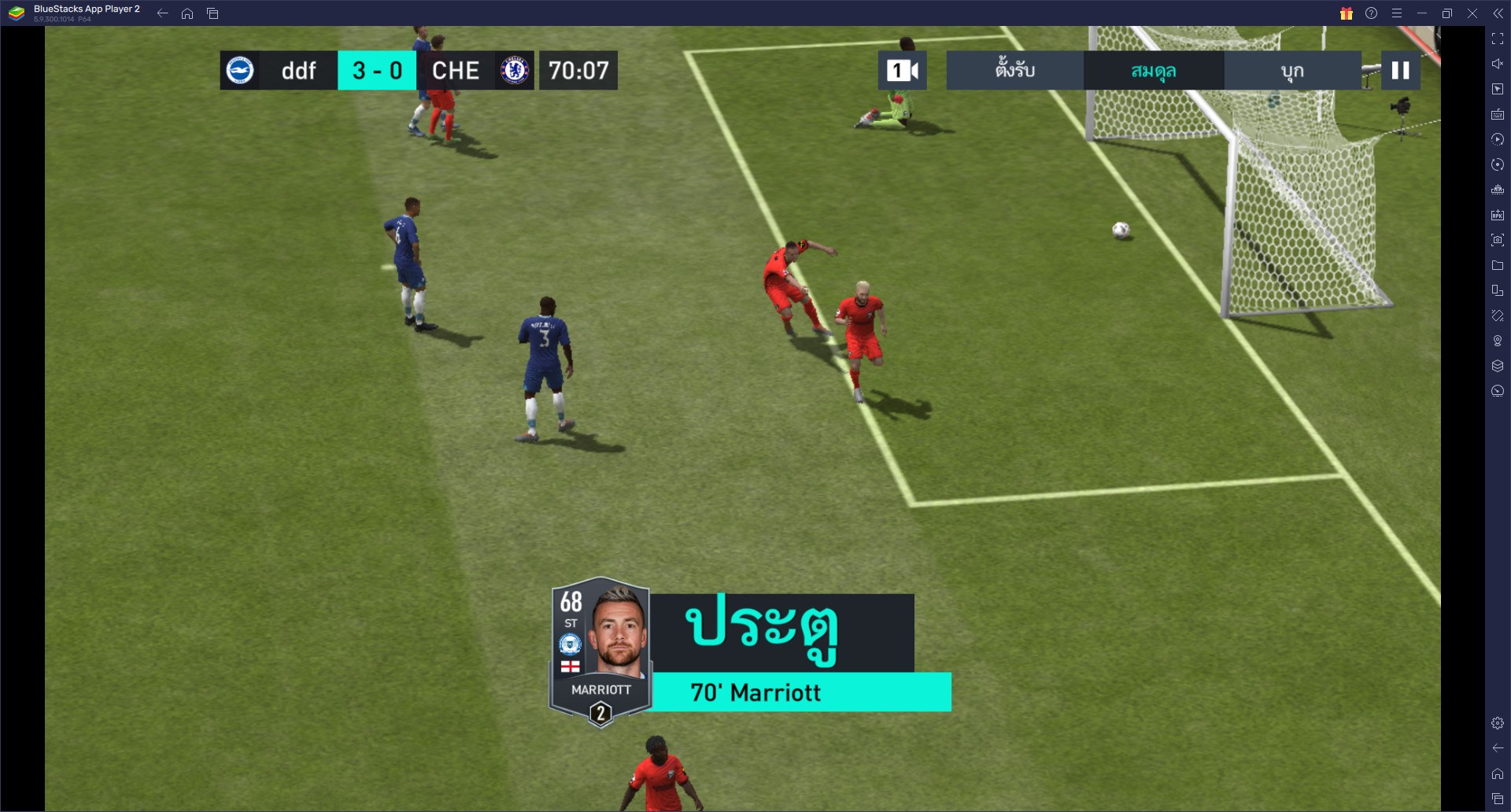1511x812 pixels.
Task: Open the keyboard controls editor
Action: click(1498, 114)
